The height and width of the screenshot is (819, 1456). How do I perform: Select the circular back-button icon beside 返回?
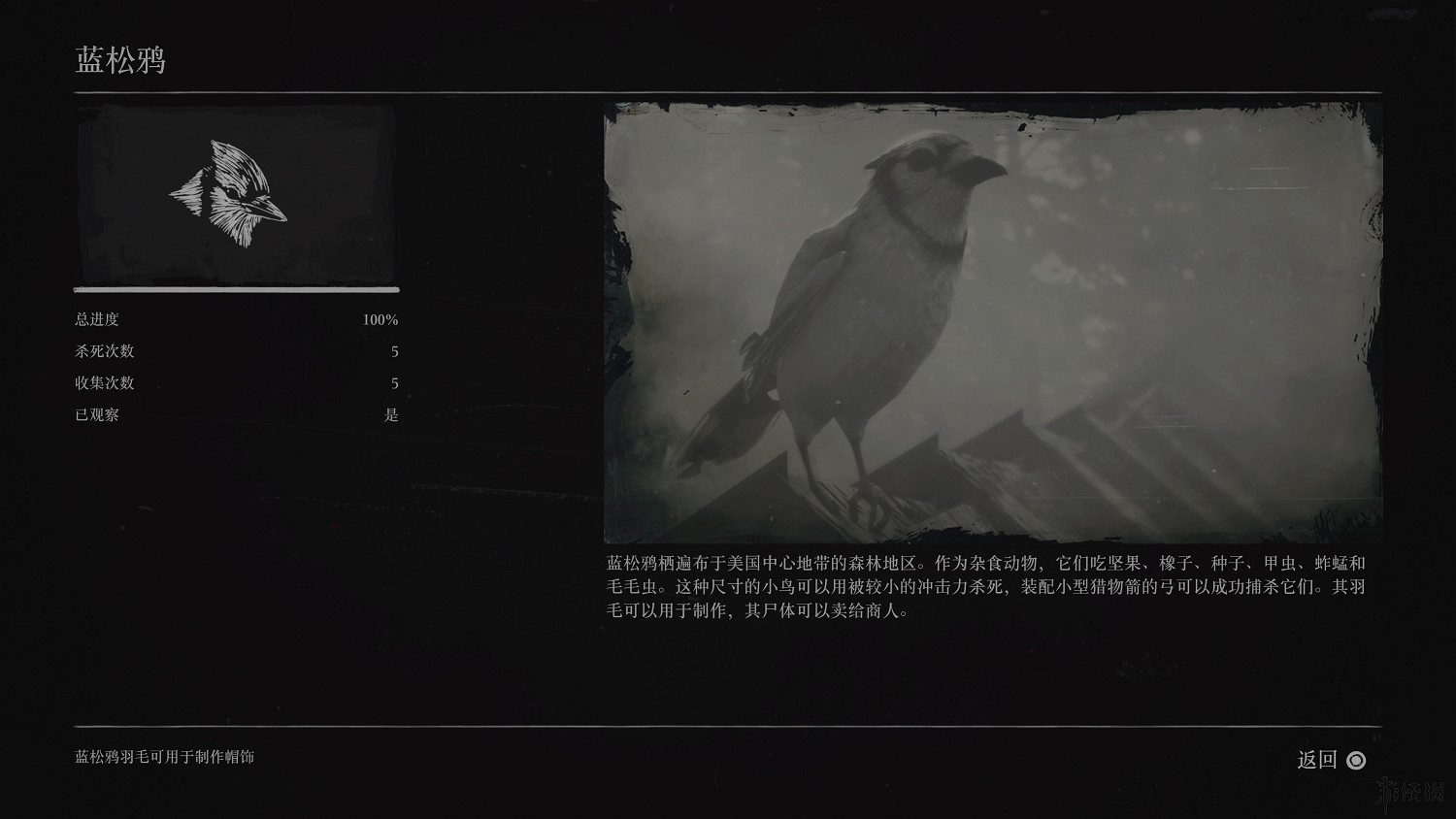(1356, 762)
